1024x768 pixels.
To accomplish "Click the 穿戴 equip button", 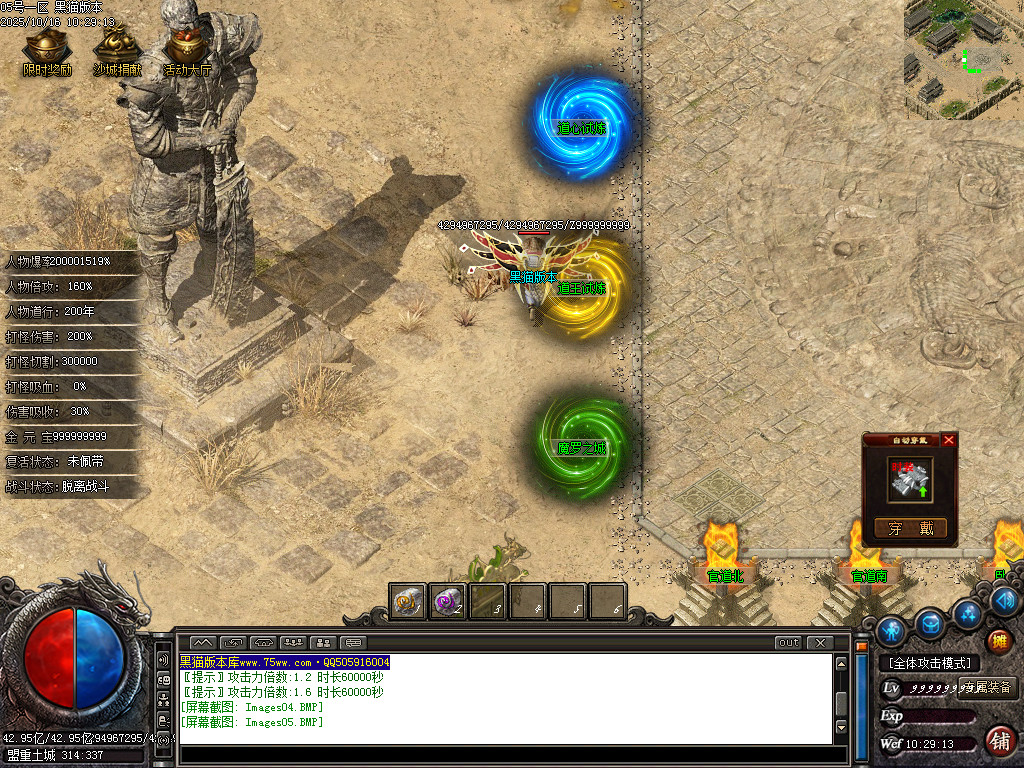I will point(910,529).
